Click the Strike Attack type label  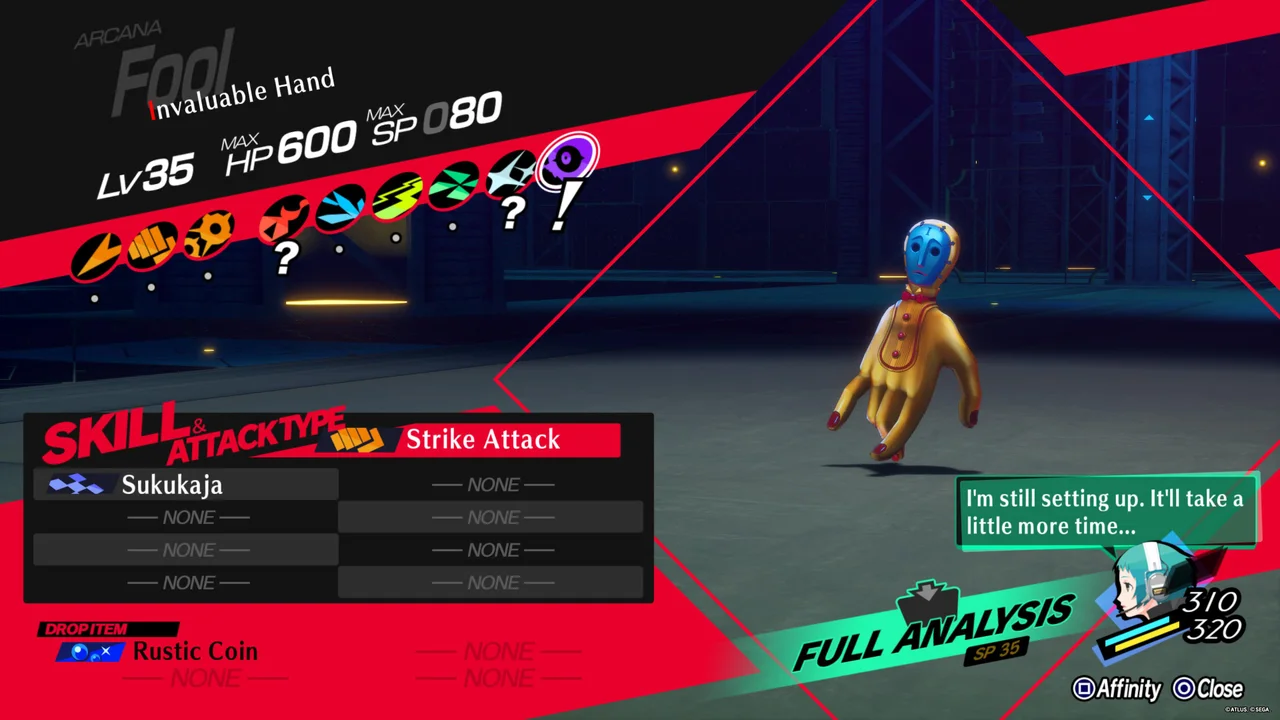click(x=482, y=440)
